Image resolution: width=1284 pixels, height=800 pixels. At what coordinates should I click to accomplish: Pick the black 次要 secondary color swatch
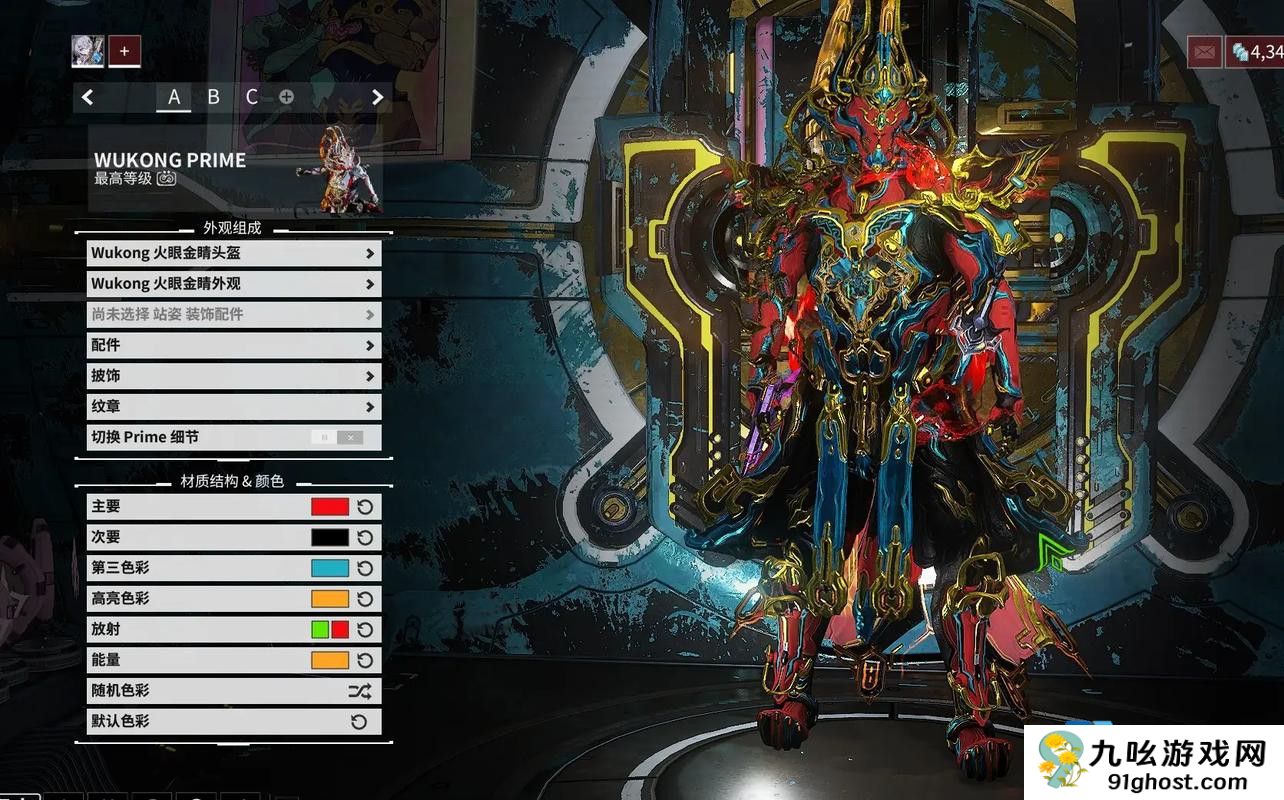[x=330, y=537]
